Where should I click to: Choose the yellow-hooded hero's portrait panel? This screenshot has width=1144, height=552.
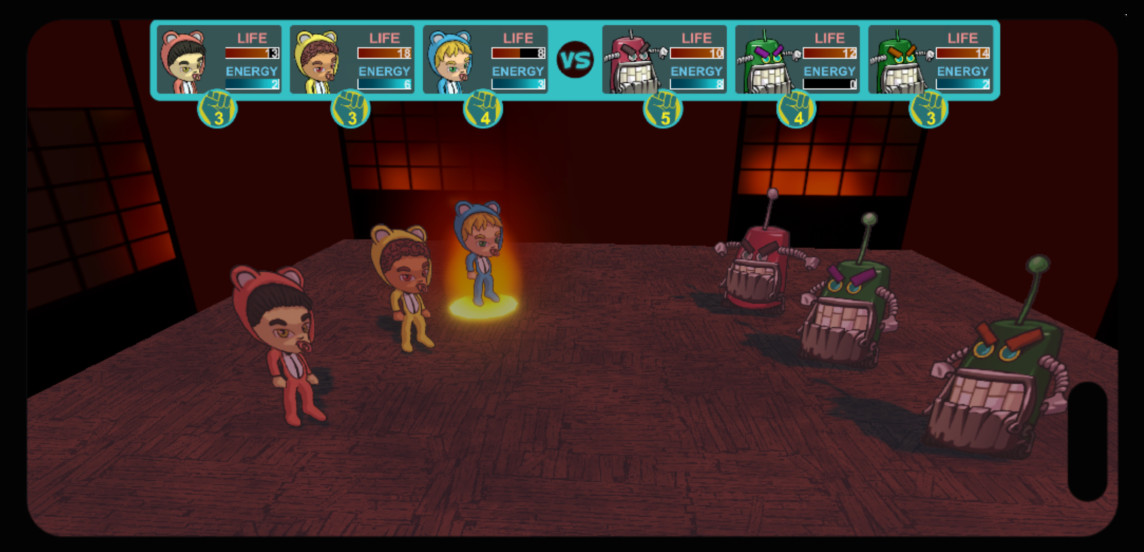tap(352, 60)
